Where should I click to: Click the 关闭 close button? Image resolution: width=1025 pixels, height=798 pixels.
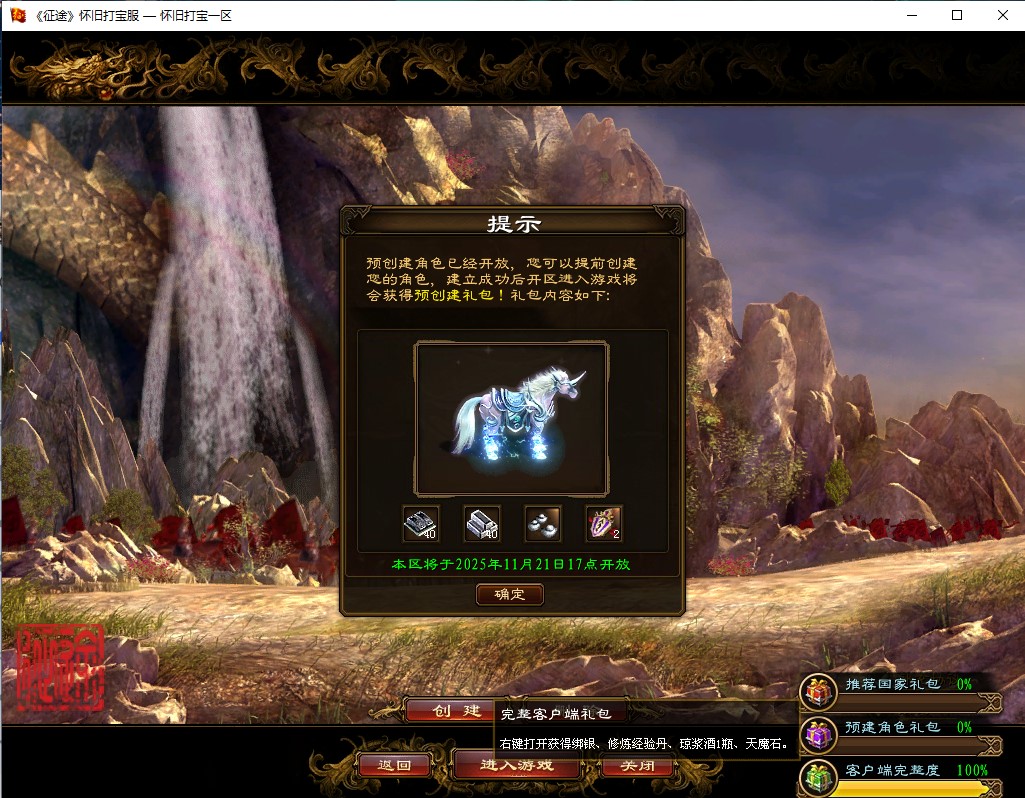click(x=638, y=766)
